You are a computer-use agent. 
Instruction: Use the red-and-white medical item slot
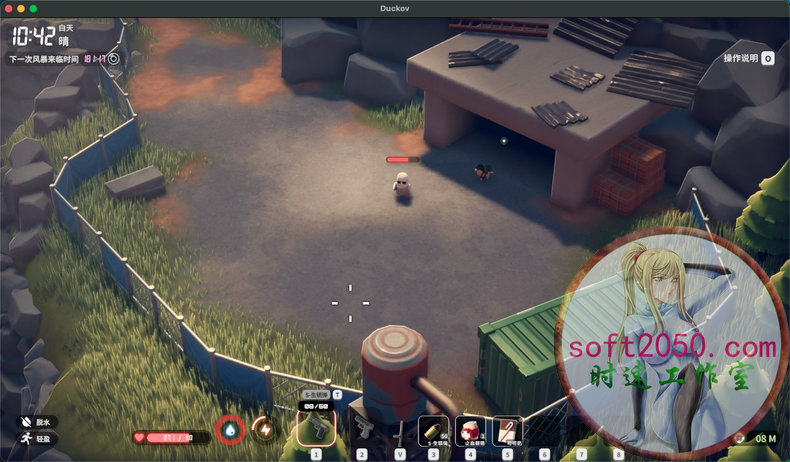(x=470, y=430)
